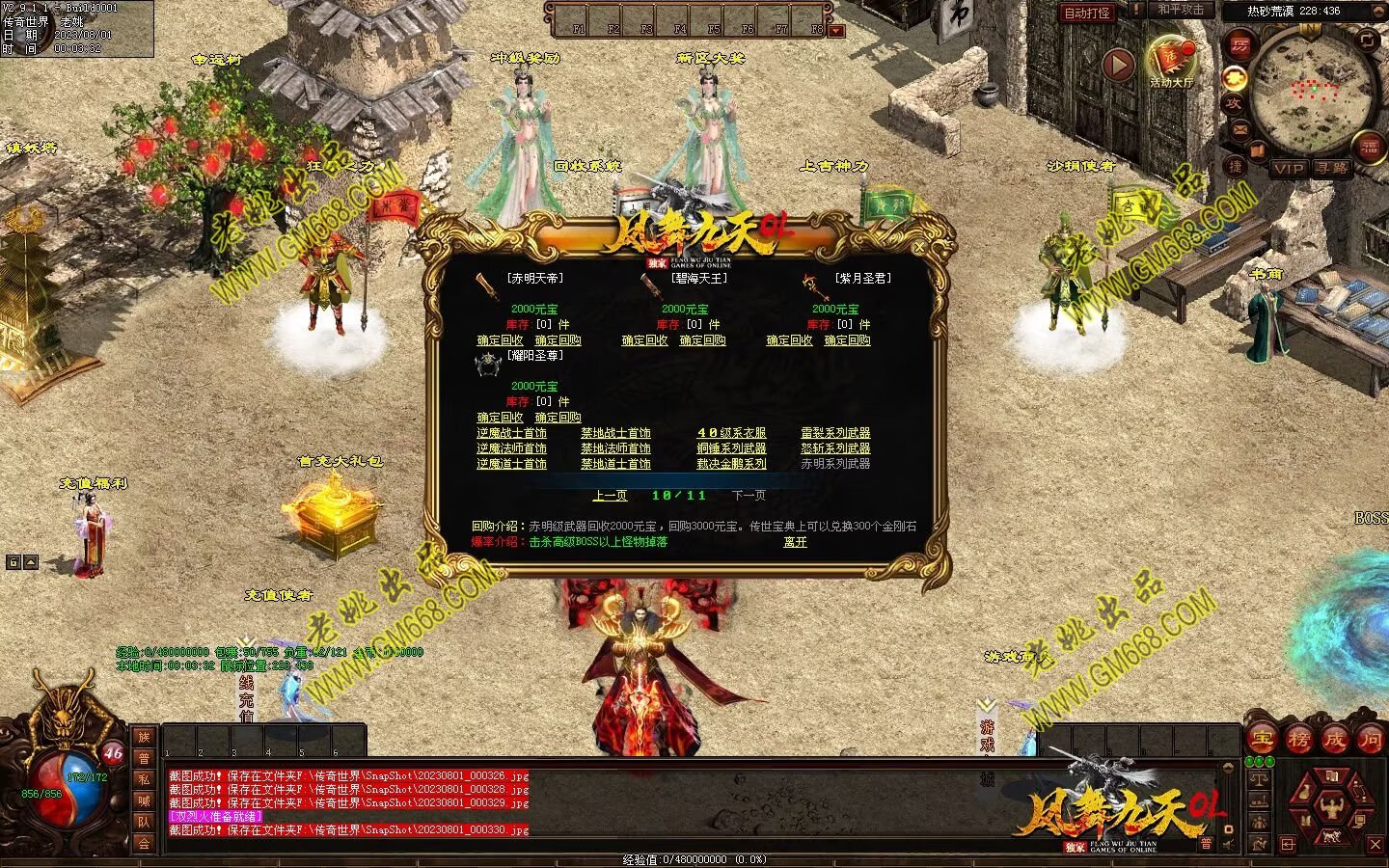Open the 裁决金鹏系列 category
The height and width of the screenshot is (868, 1389).
point(731,464)
